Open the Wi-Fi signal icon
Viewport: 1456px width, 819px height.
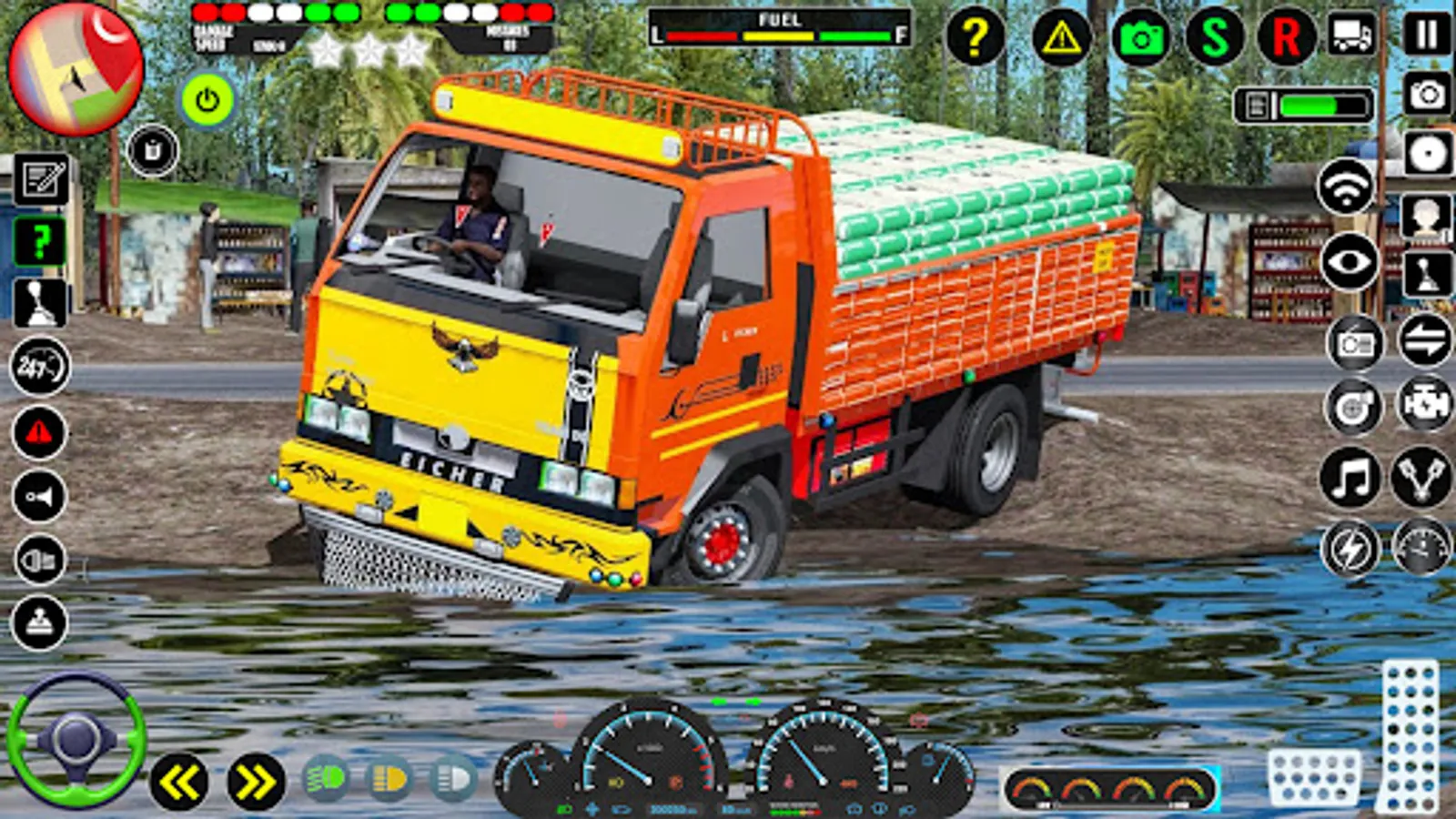[x=1347, y=188]
